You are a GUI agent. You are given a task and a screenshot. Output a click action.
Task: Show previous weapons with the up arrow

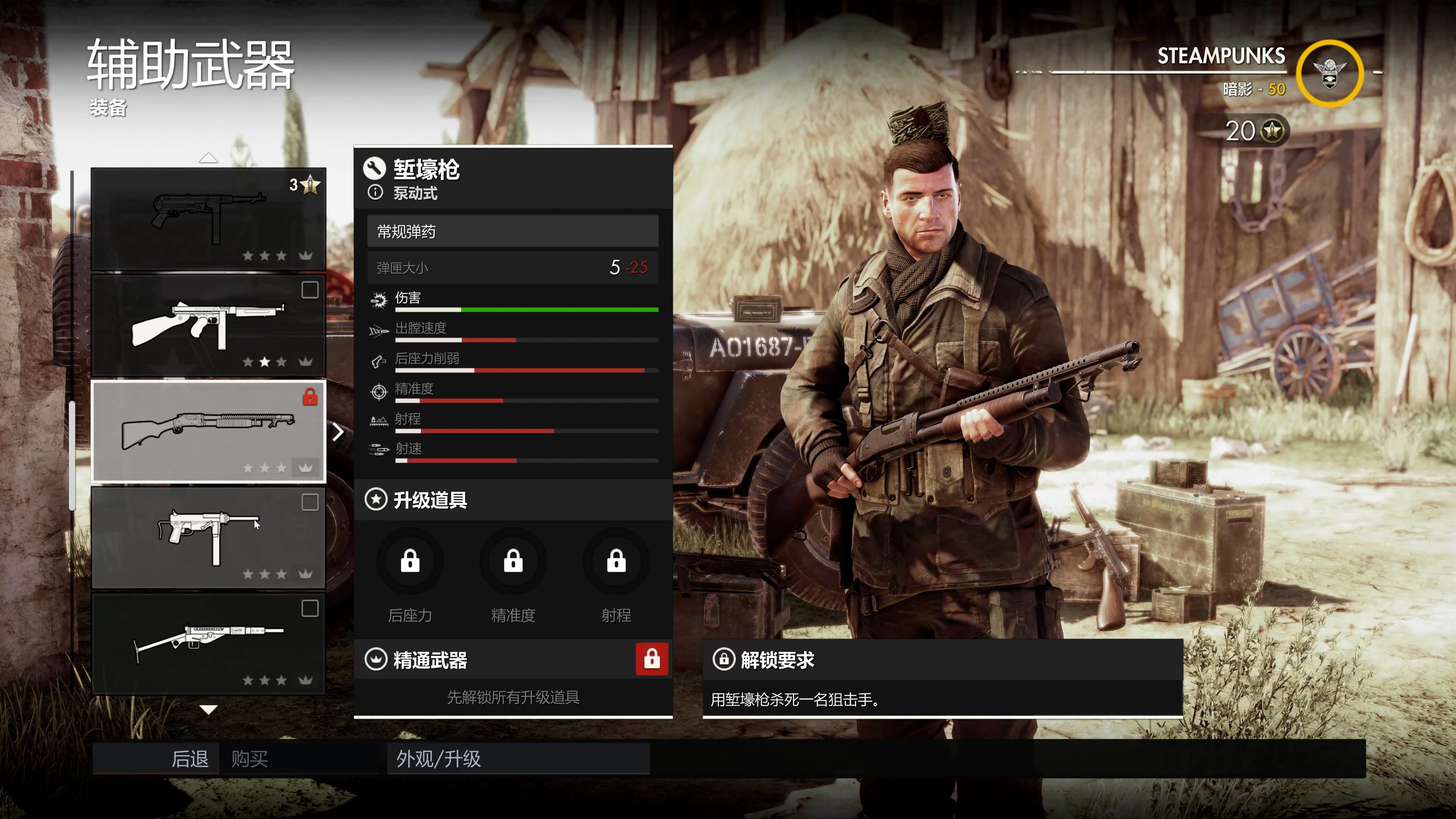click(209, 158)
